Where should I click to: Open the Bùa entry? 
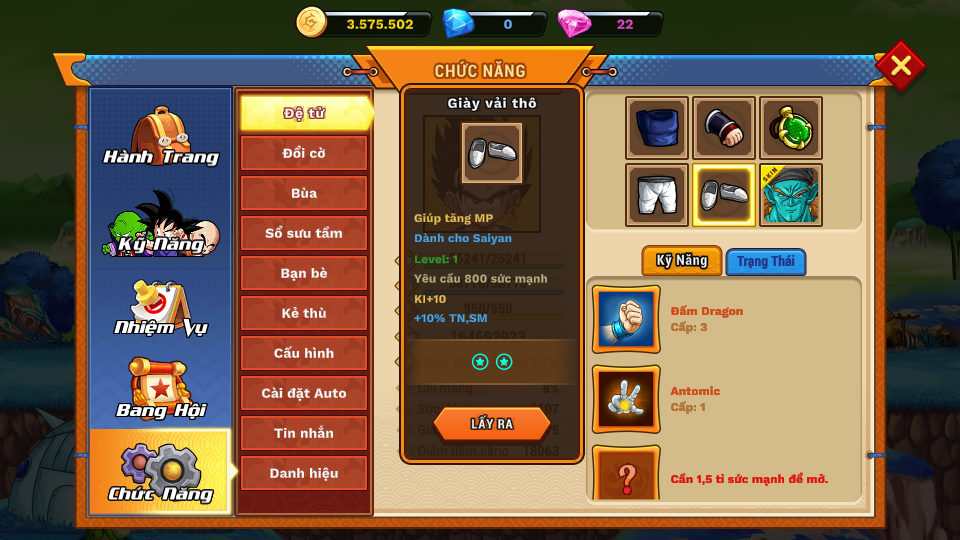click(304, 193)
